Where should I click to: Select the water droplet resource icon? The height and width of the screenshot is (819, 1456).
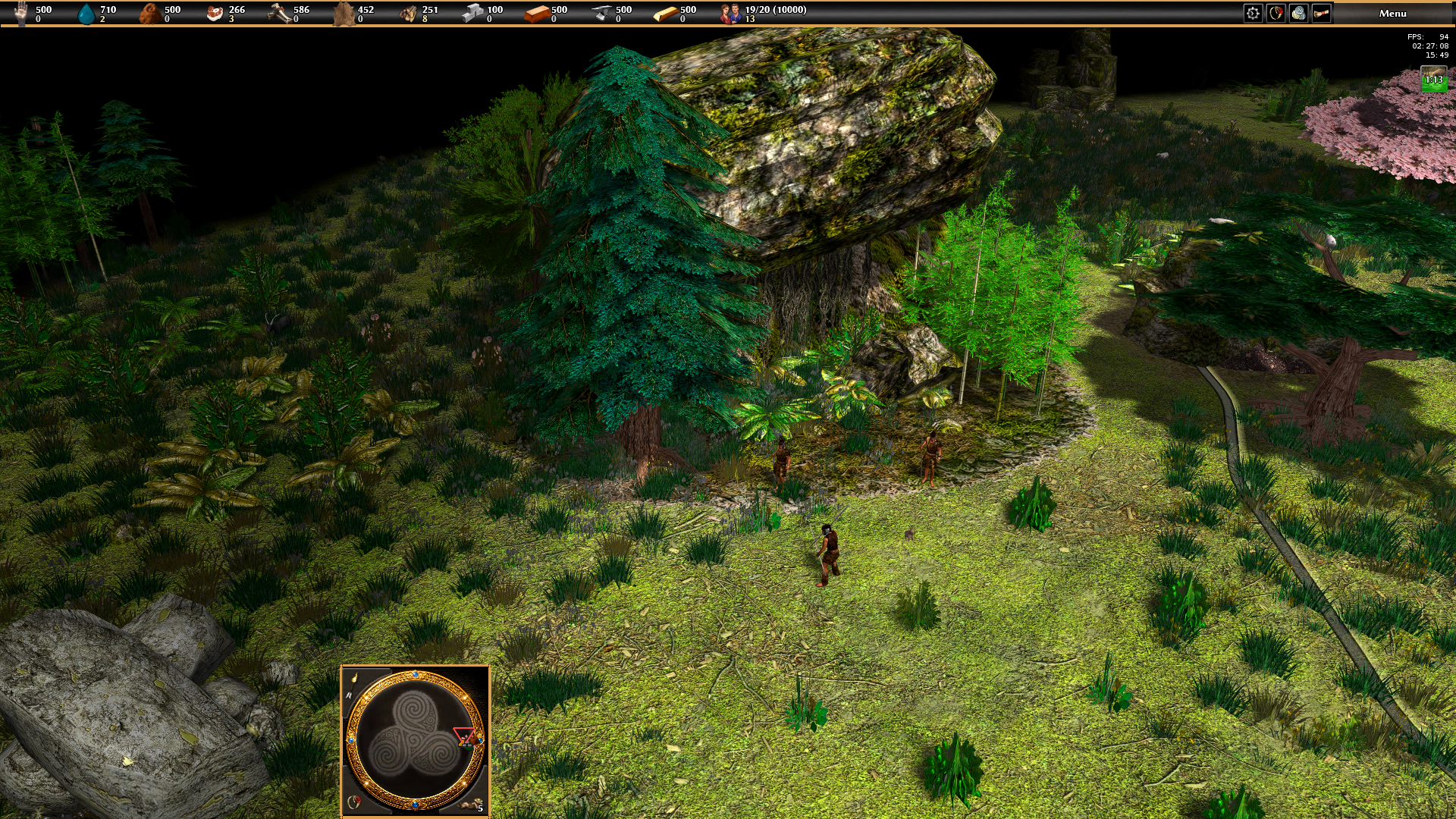pyautogui.click(x=88, y=14)
